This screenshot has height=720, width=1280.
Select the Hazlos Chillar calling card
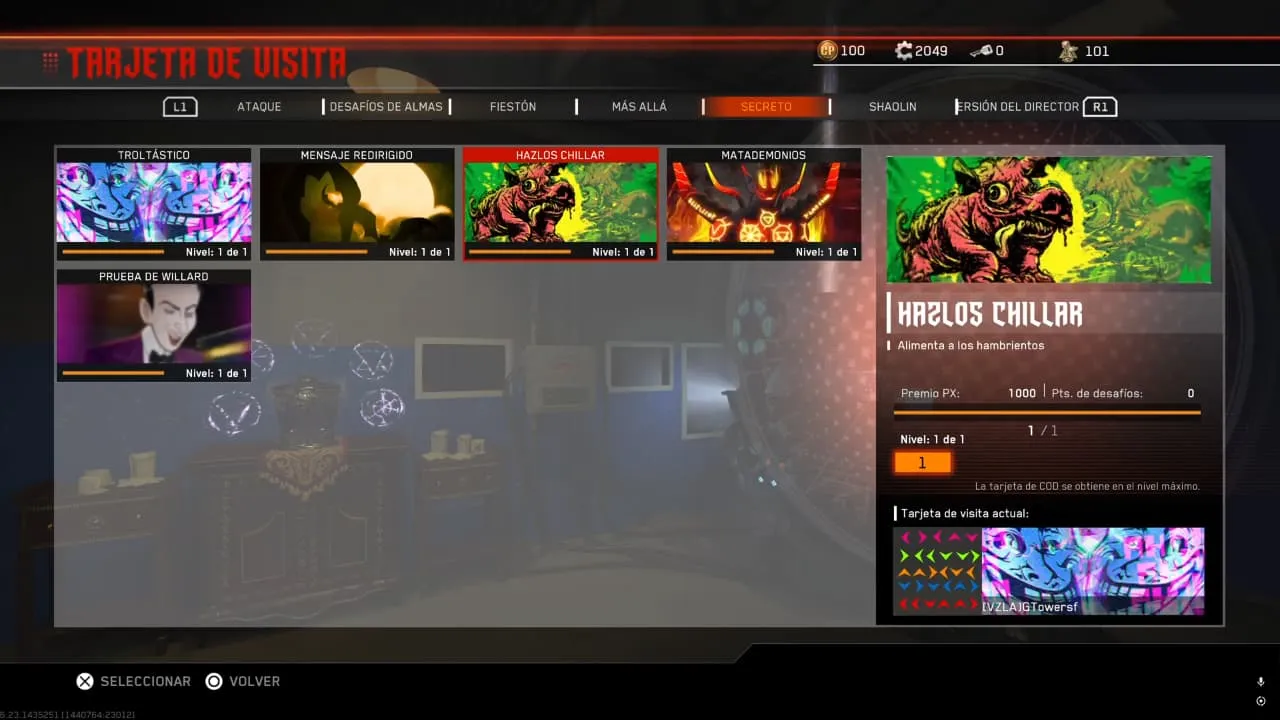pos(561,204)
